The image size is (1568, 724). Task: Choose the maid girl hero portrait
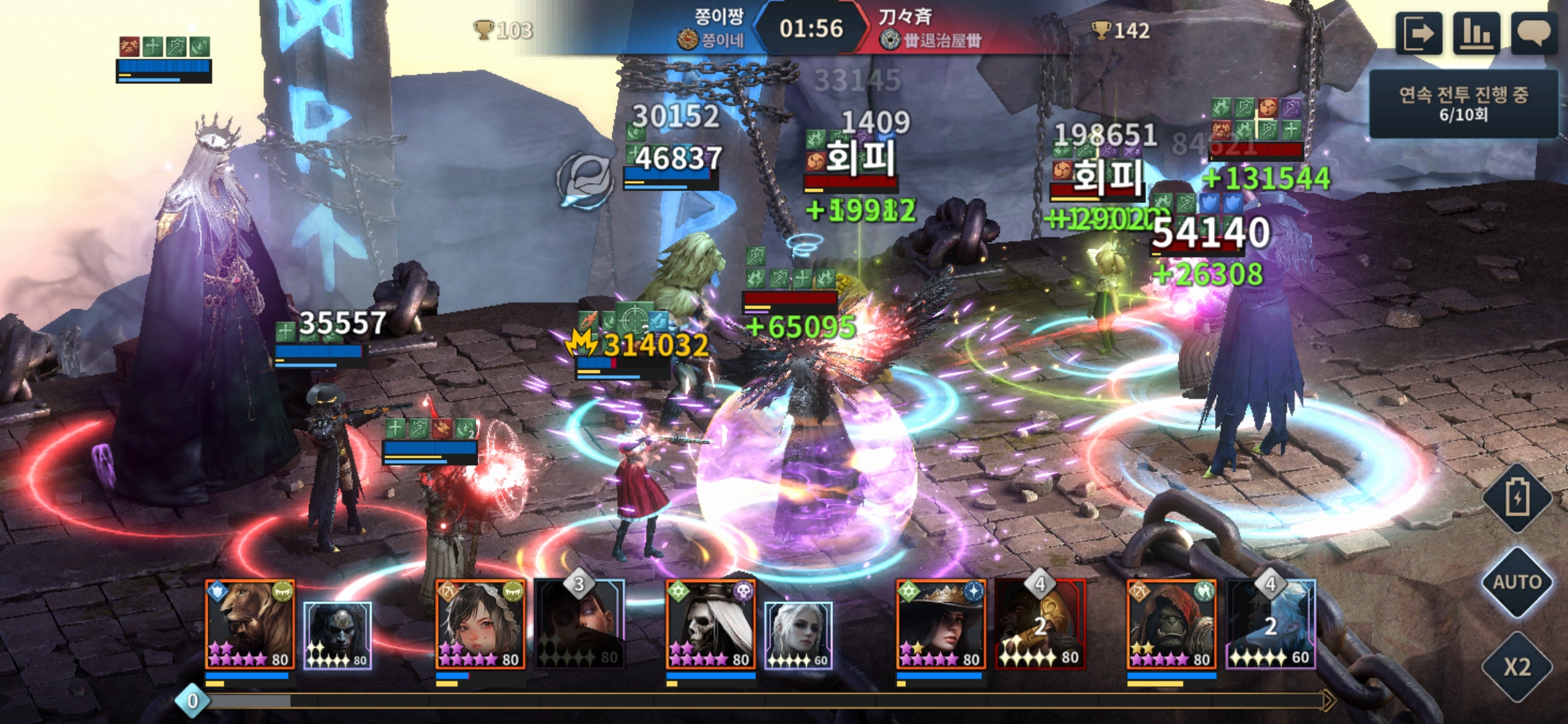480,625
